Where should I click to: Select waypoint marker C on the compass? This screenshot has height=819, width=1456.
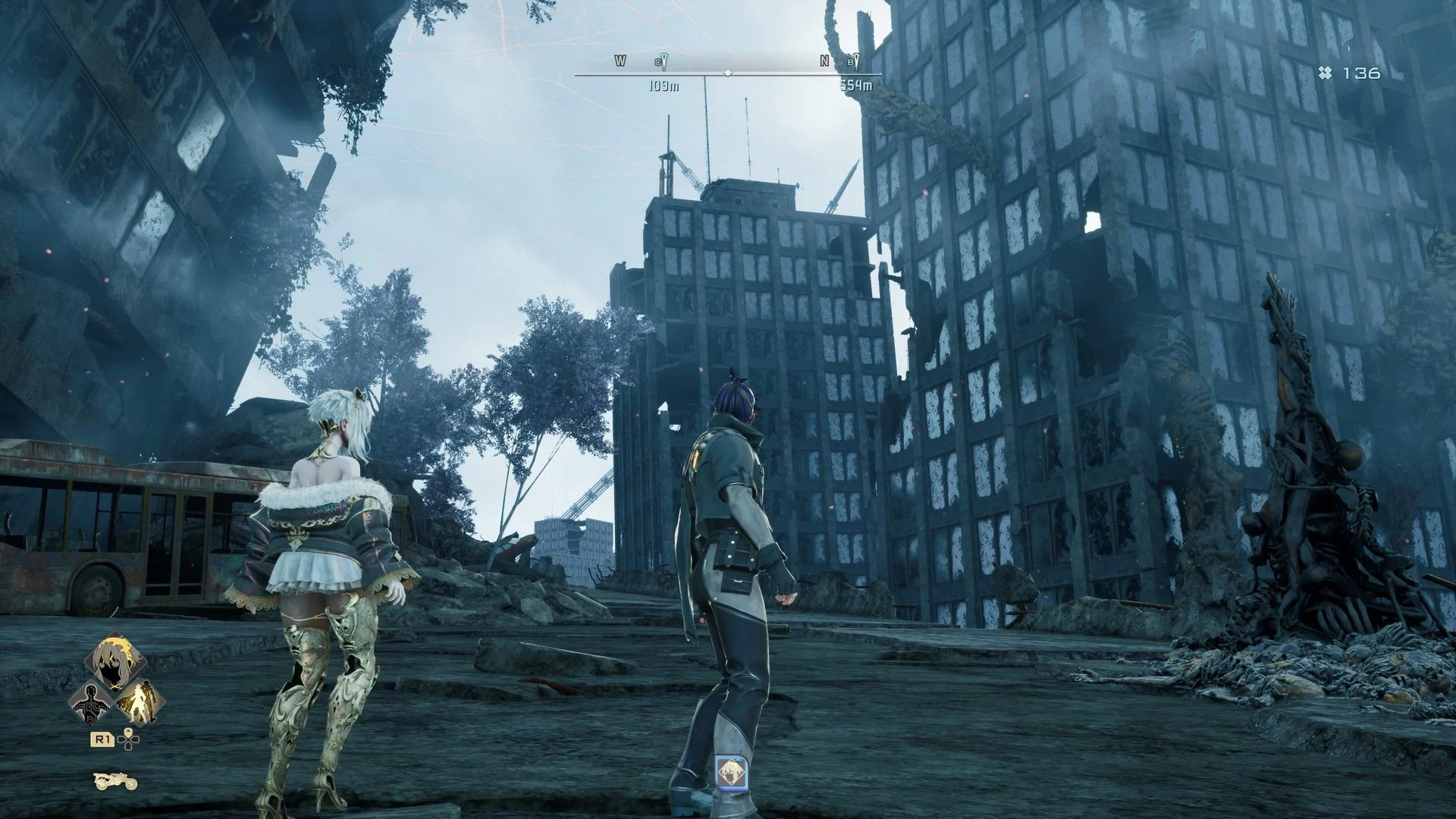pyautogui.click(x=661, y=61)
